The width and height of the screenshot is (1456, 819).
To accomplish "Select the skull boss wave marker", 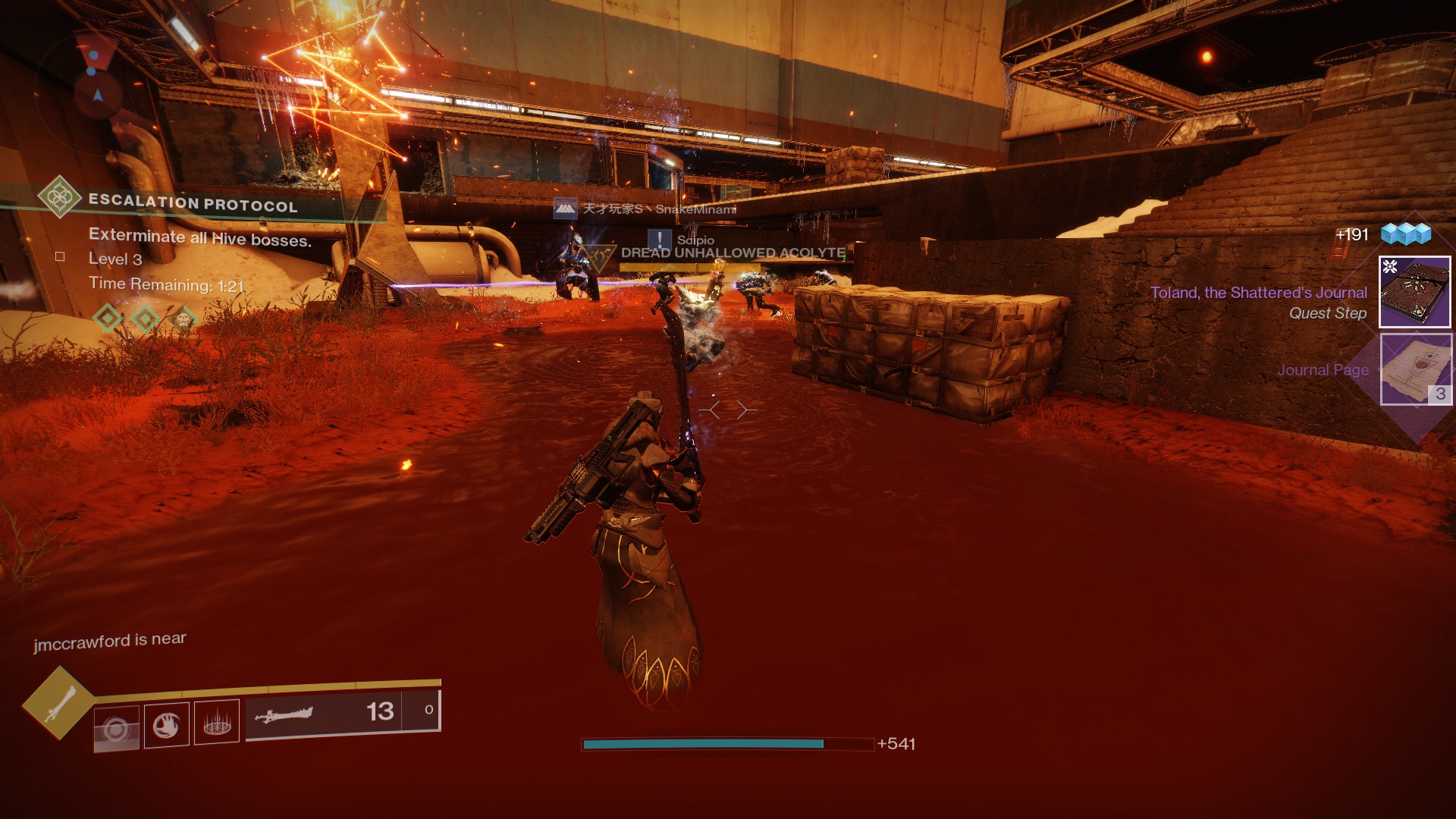I will [183, 318].
